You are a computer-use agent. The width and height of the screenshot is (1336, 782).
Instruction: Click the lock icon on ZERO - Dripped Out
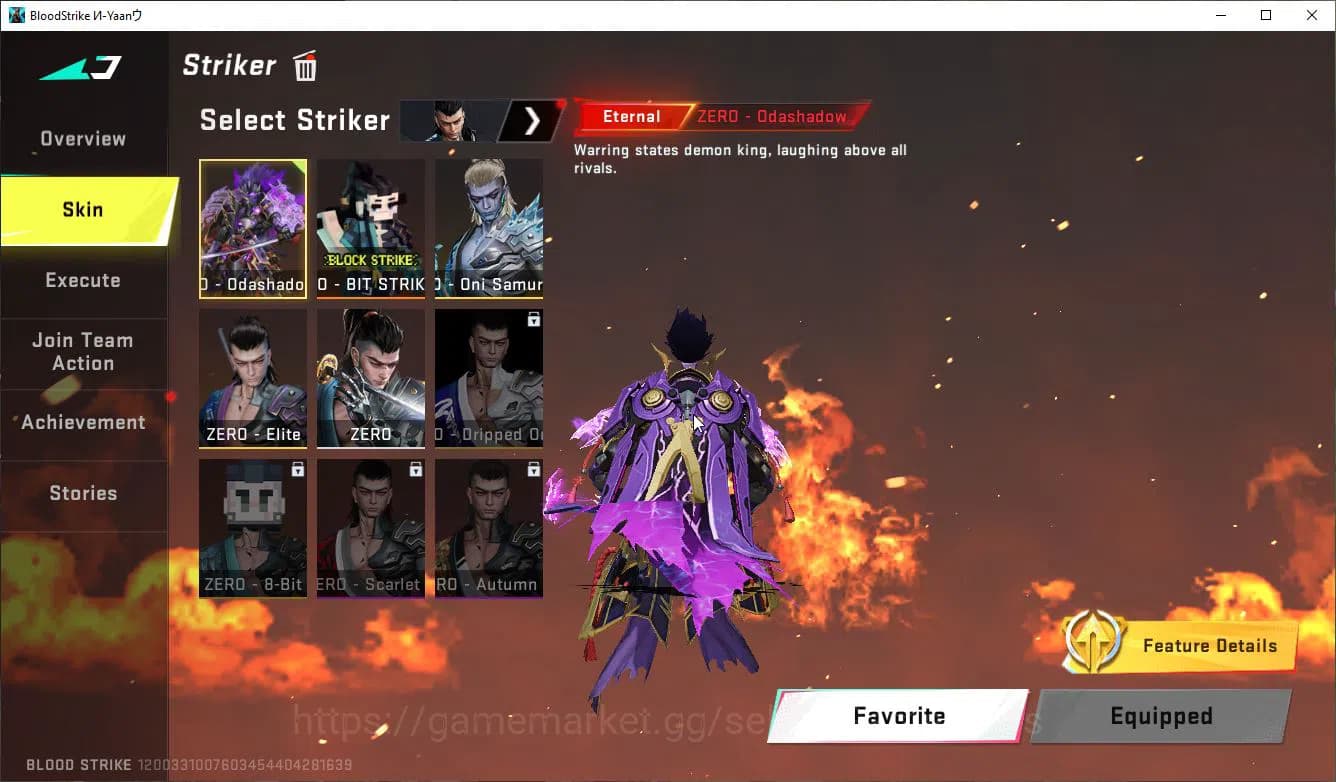click(x=533, y=318)
